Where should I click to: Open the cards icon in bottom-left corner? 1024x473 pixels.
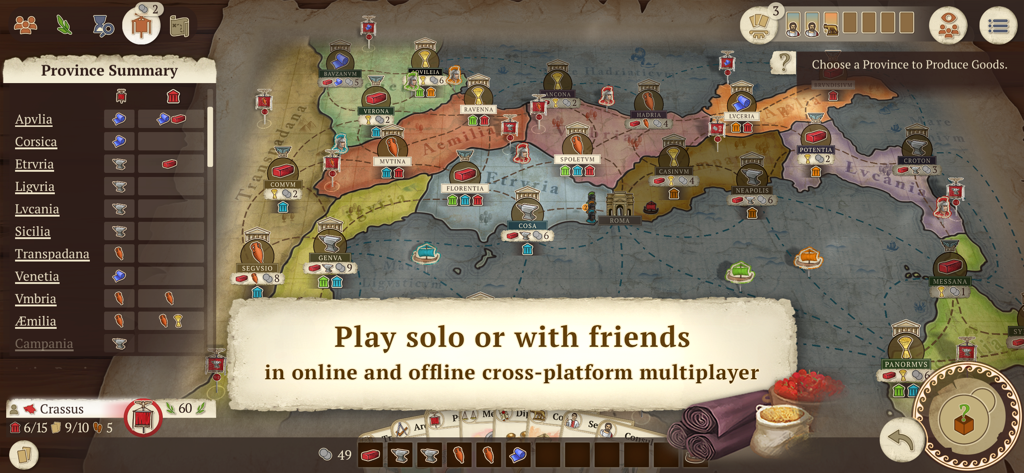tap(24, 455)
